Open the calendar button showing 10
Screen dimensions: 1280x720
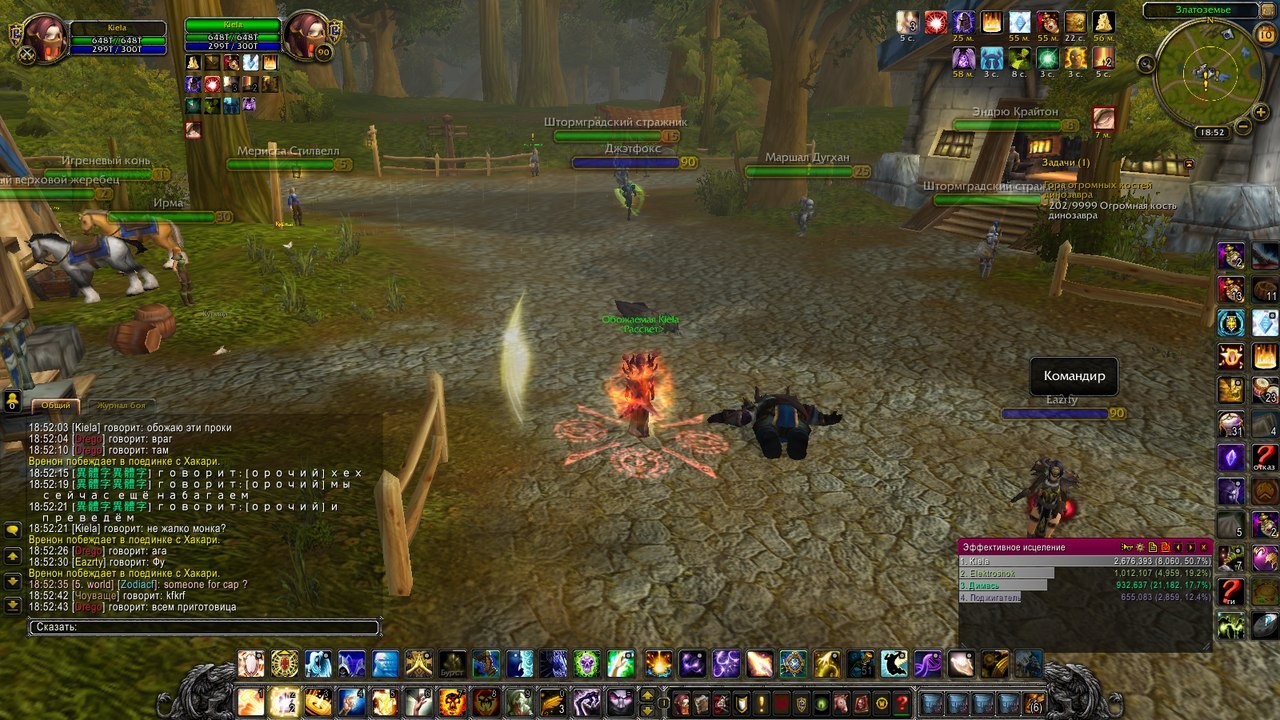[x=1265, y=35]
